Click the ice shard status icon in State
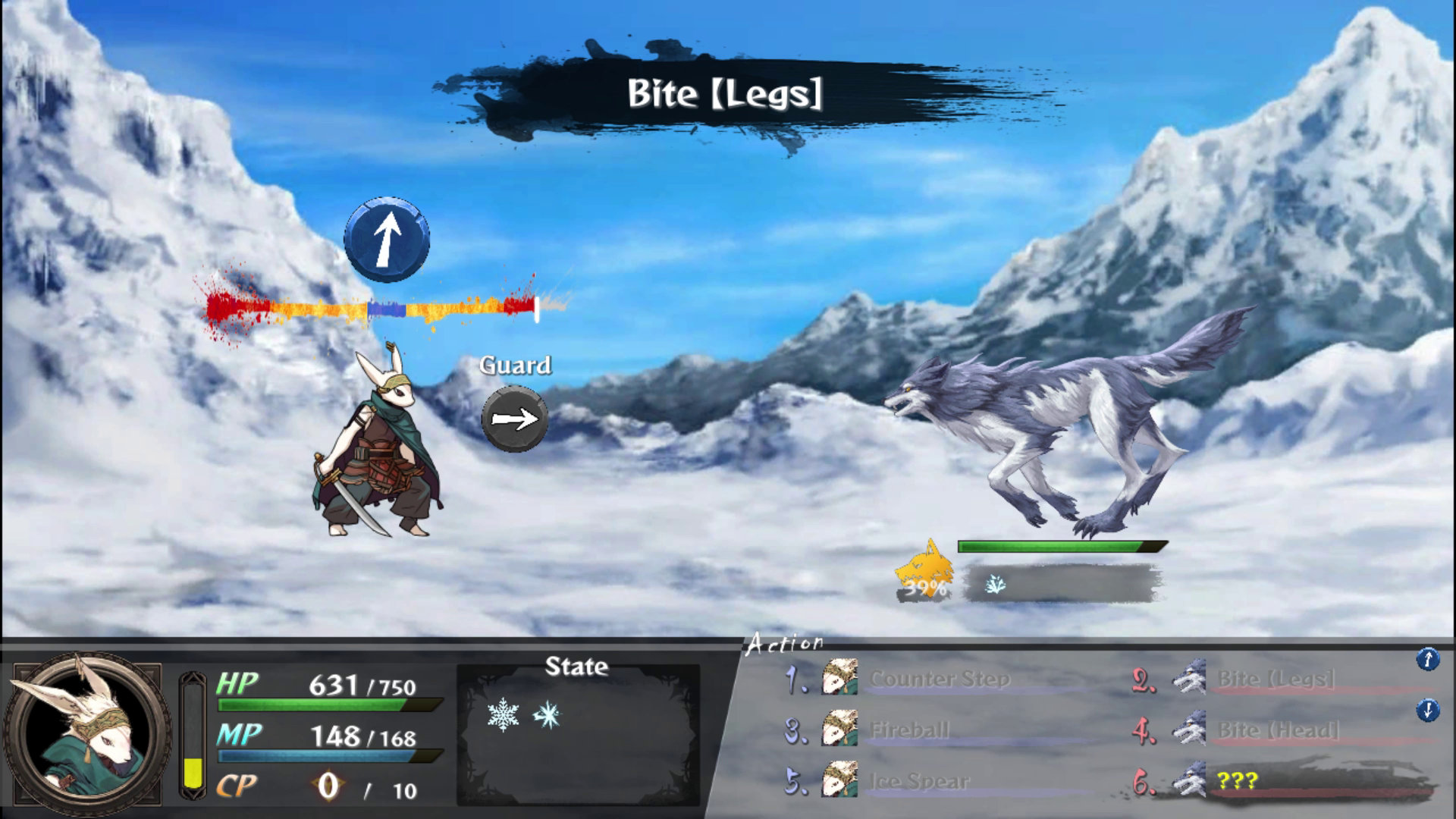This screenshot has height=819, width=1456. (x=547, y=714)
